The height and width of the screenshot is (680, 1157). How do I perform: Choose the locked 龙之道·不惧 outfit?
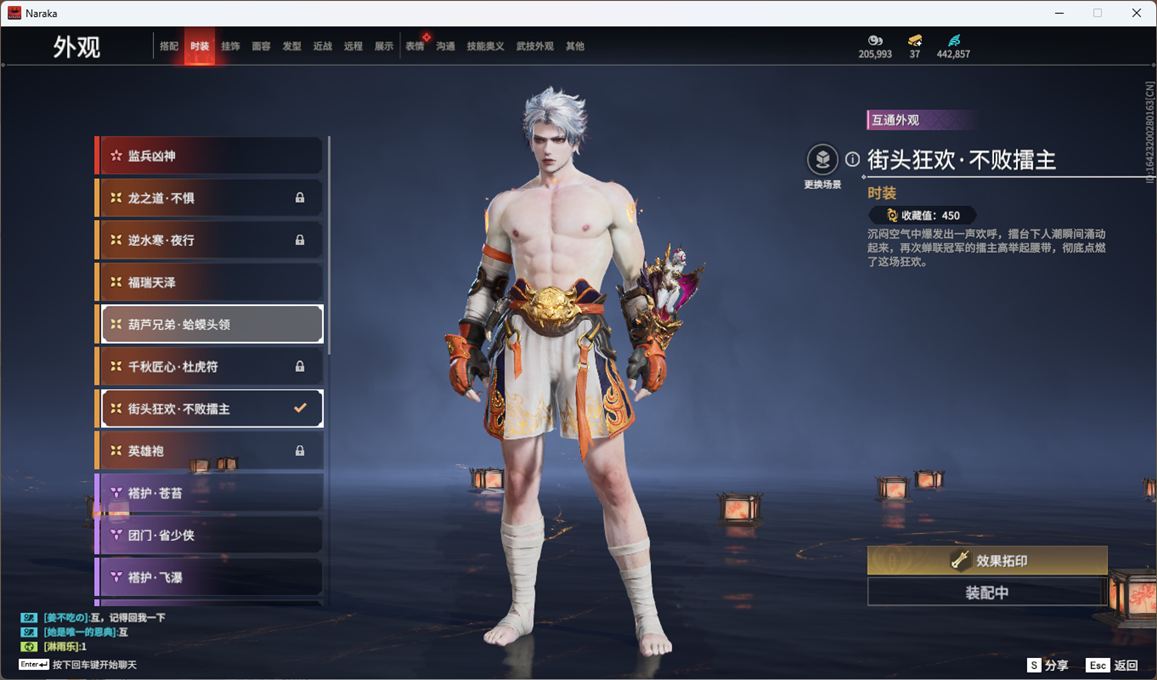[209, 198]
